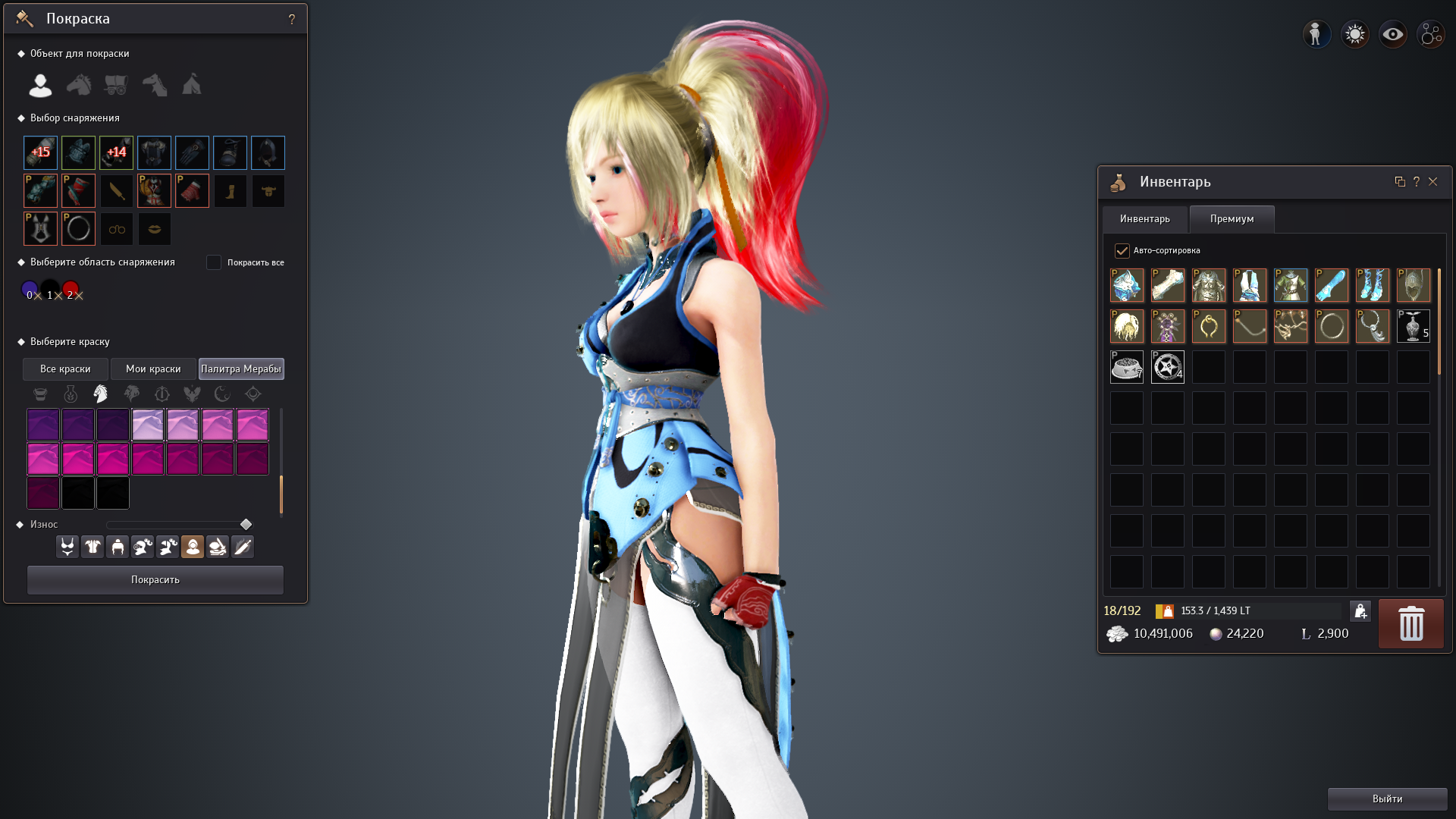This screenshot has height=819, width=1456.
Task: Open the paint bucket dye category
Action: click(41, 394)
